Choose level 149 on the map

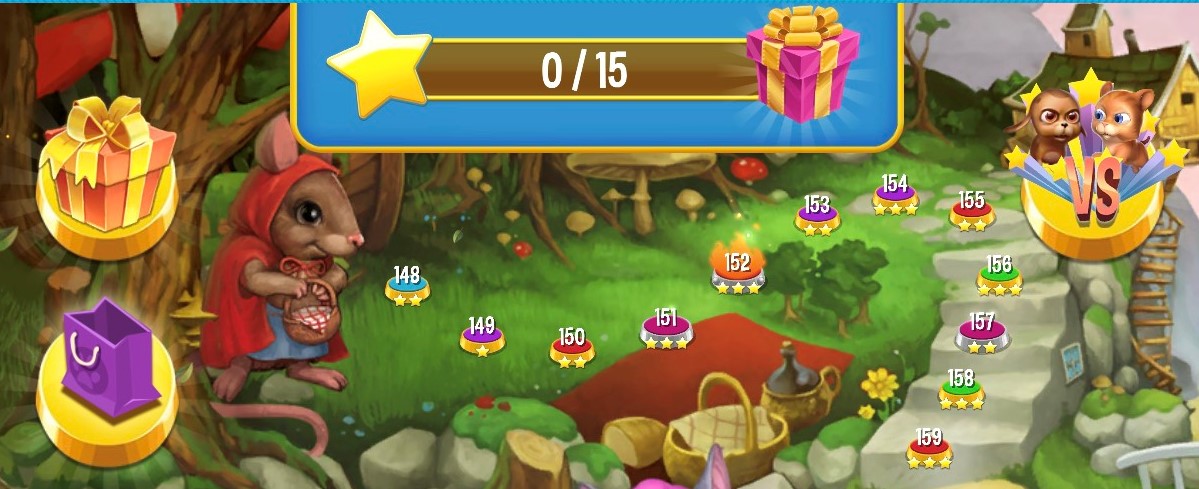pos(482,336)
